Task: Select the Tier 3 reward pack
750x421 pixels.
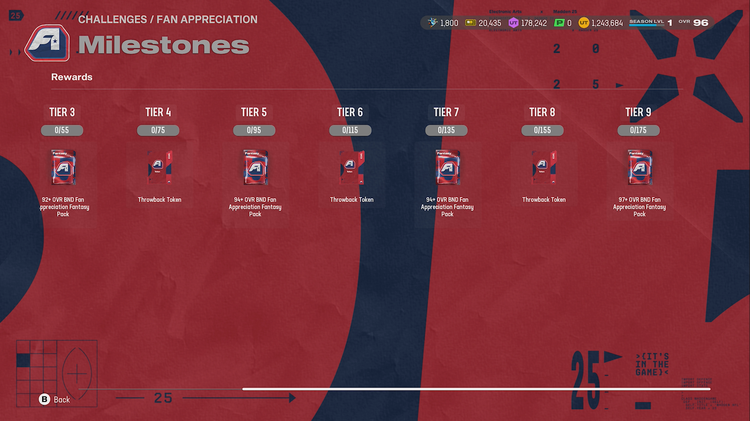Action: click(x=62, y=167)
